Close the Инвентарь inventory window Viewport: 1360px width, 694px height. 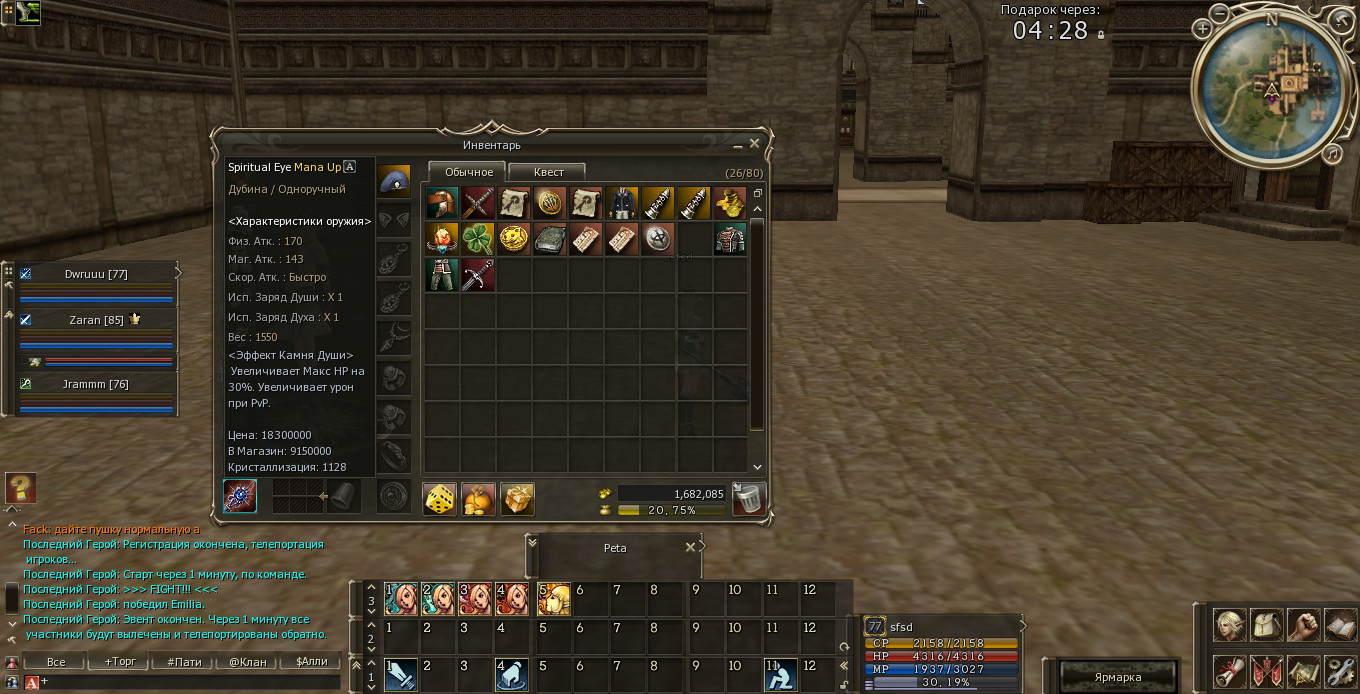click(x=755, y=144)
